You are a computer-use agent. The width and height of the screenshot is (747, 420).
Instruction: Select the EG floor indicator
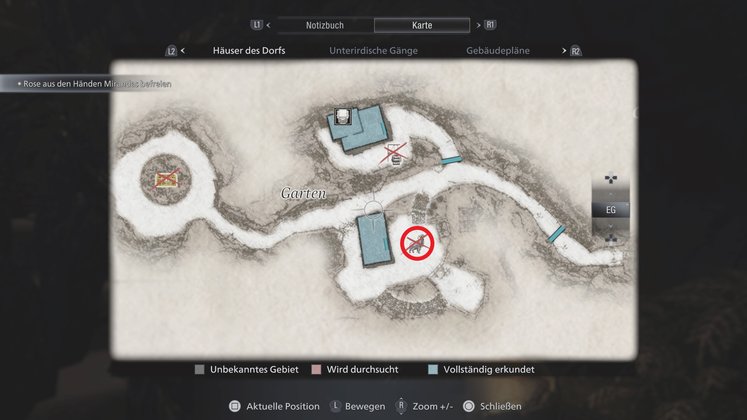click(x=611, y=210)
